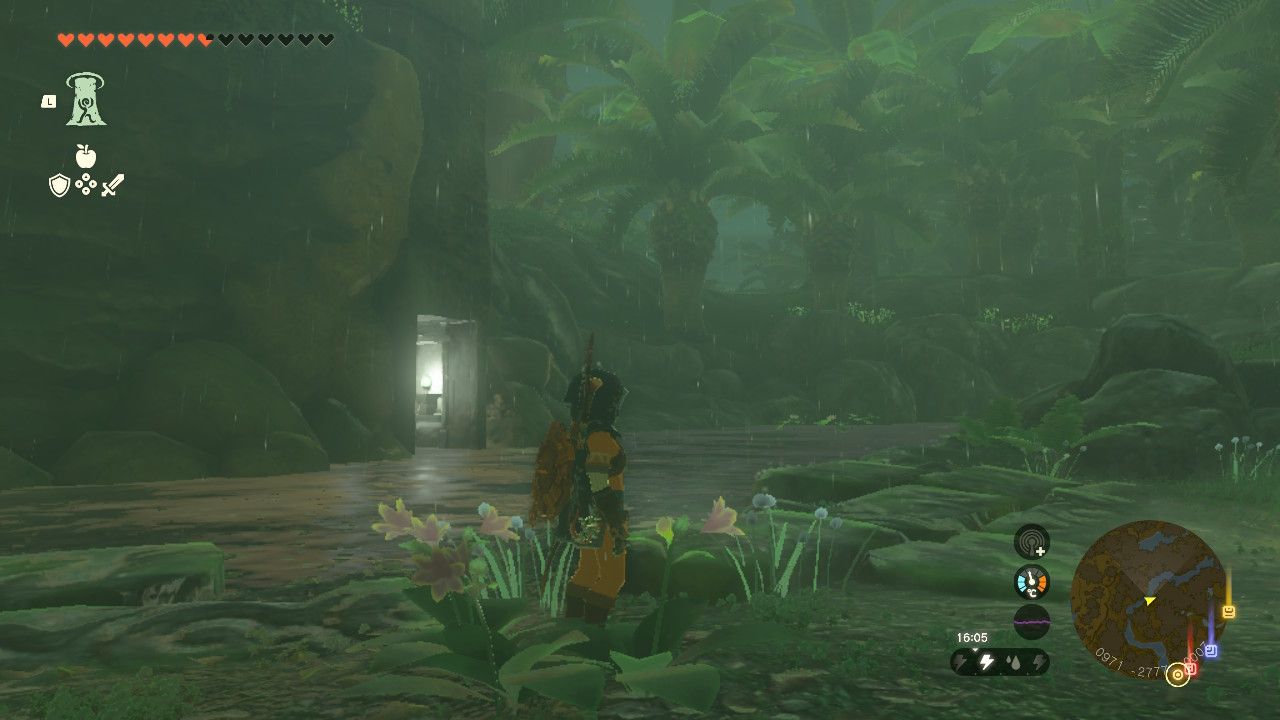1280x720 pixels.
Task: Select the tree ability icon above the L prompt
Action: [85, 100]
